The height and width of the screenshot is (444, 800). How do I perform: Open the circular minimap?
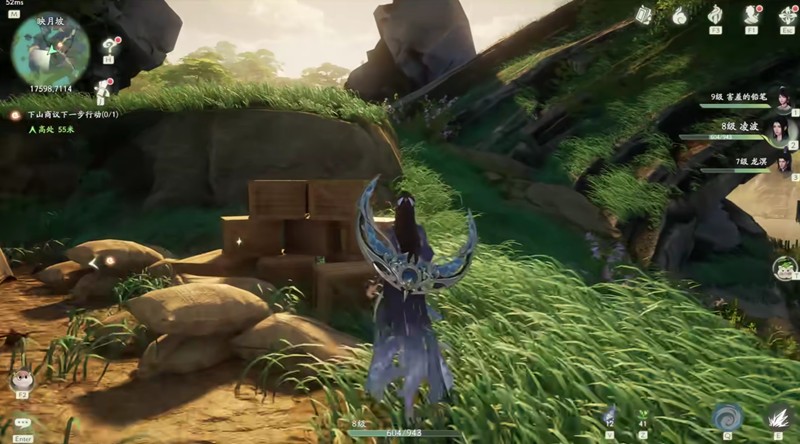(50, 49)
